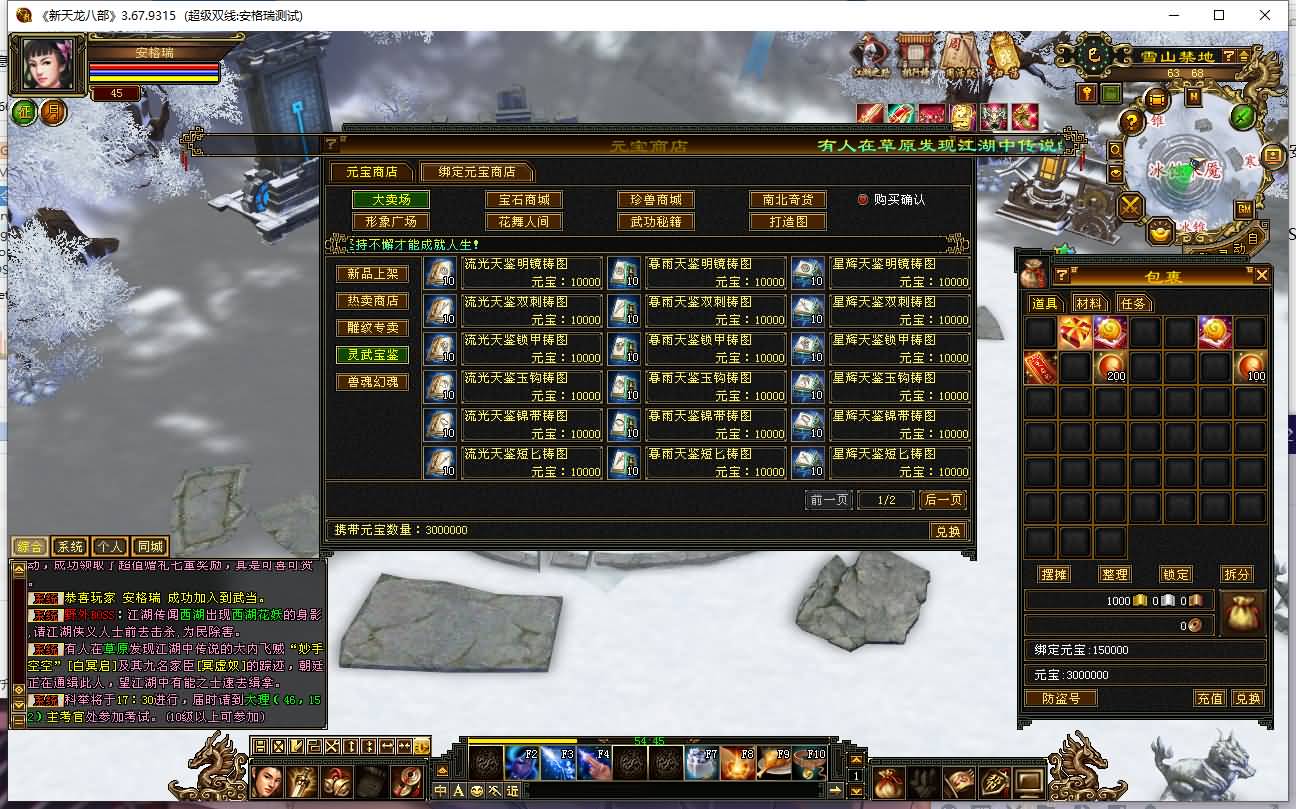Click the 后一页 next page button
1296x809 pixels.
coord(941,499)
